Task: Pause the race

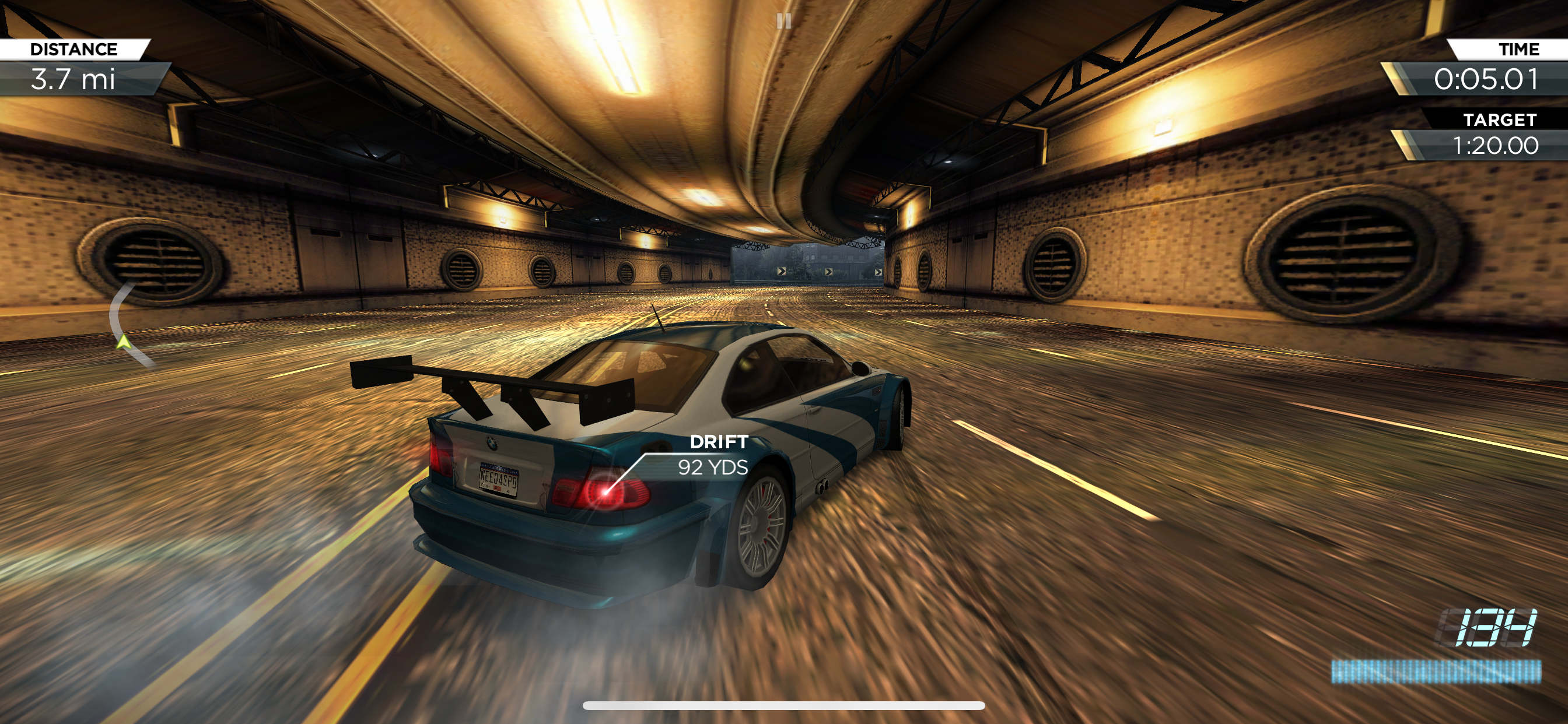Action: [784, 22]
